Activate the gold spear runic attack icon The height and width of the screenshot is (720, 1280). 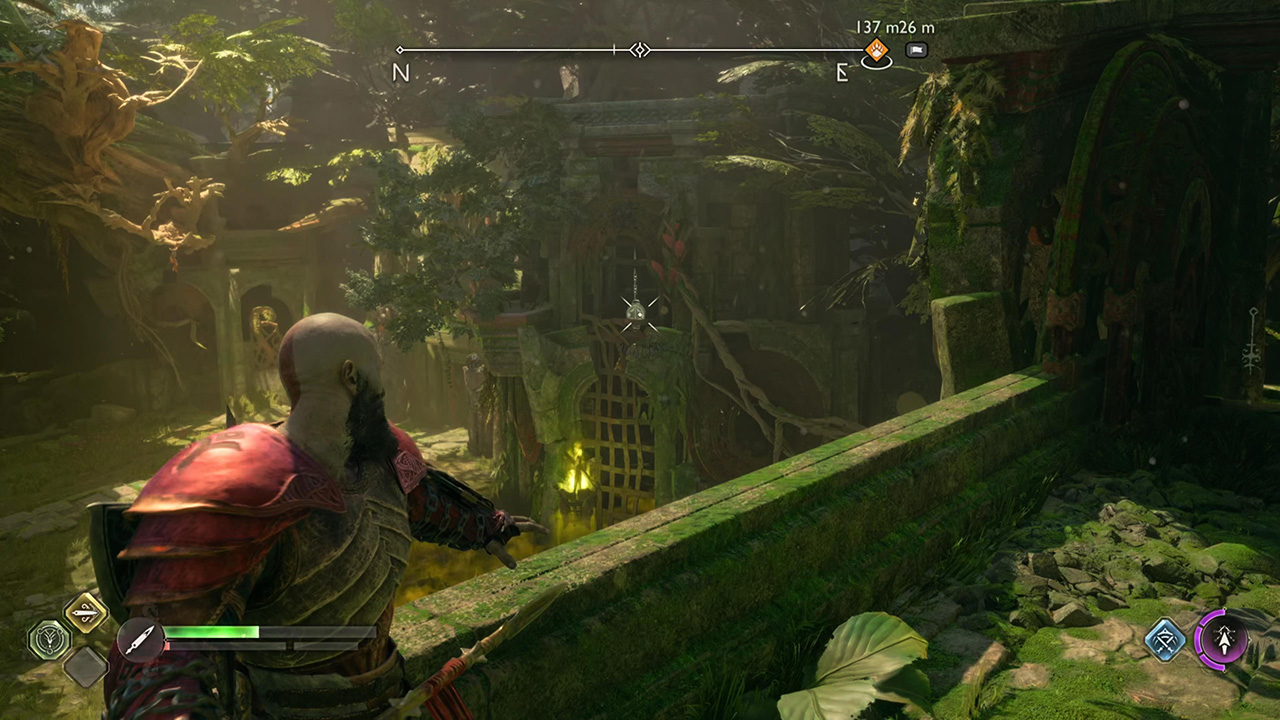click(86, 613)
